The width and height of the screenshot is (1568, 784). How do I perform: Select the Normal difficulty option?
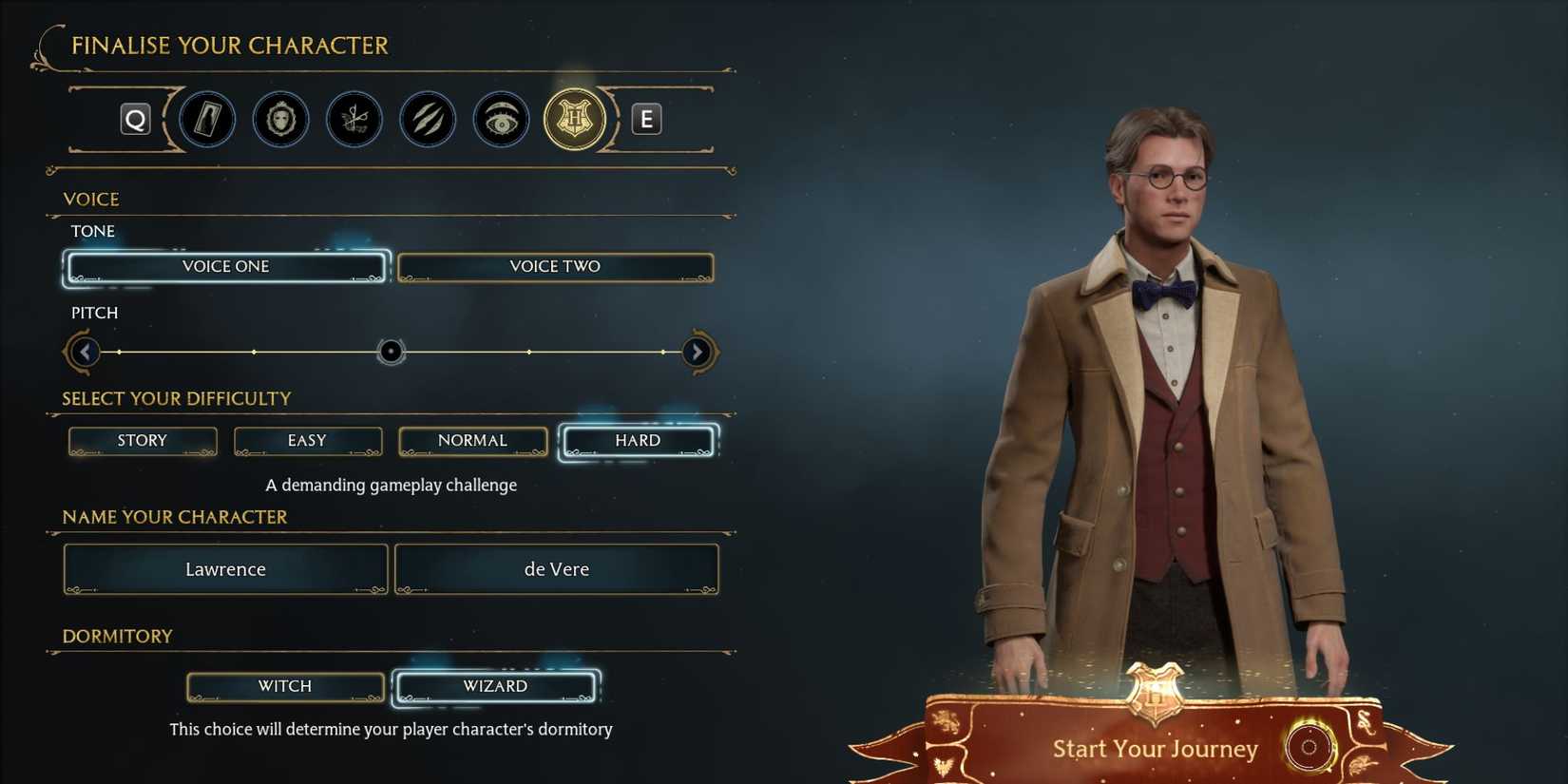coord(472,440)
